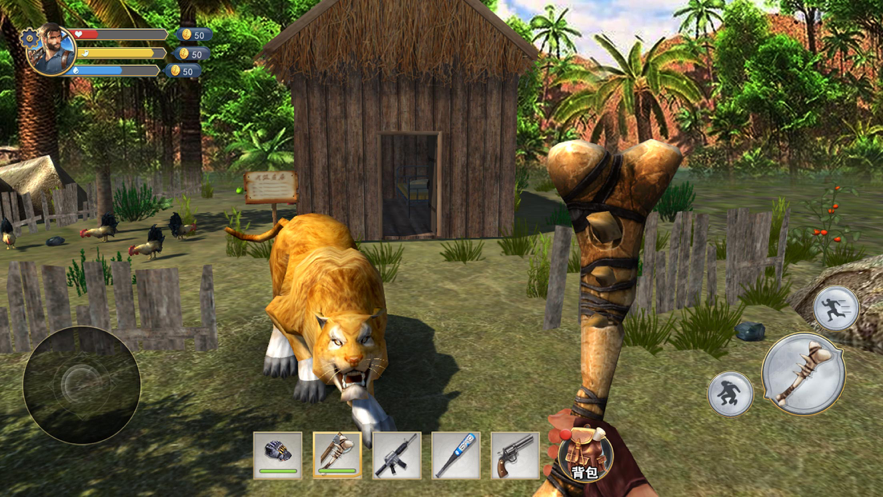Equip the assault rifle from the hotbar
The height and width of the screenshot is (497, 883).
396,455
